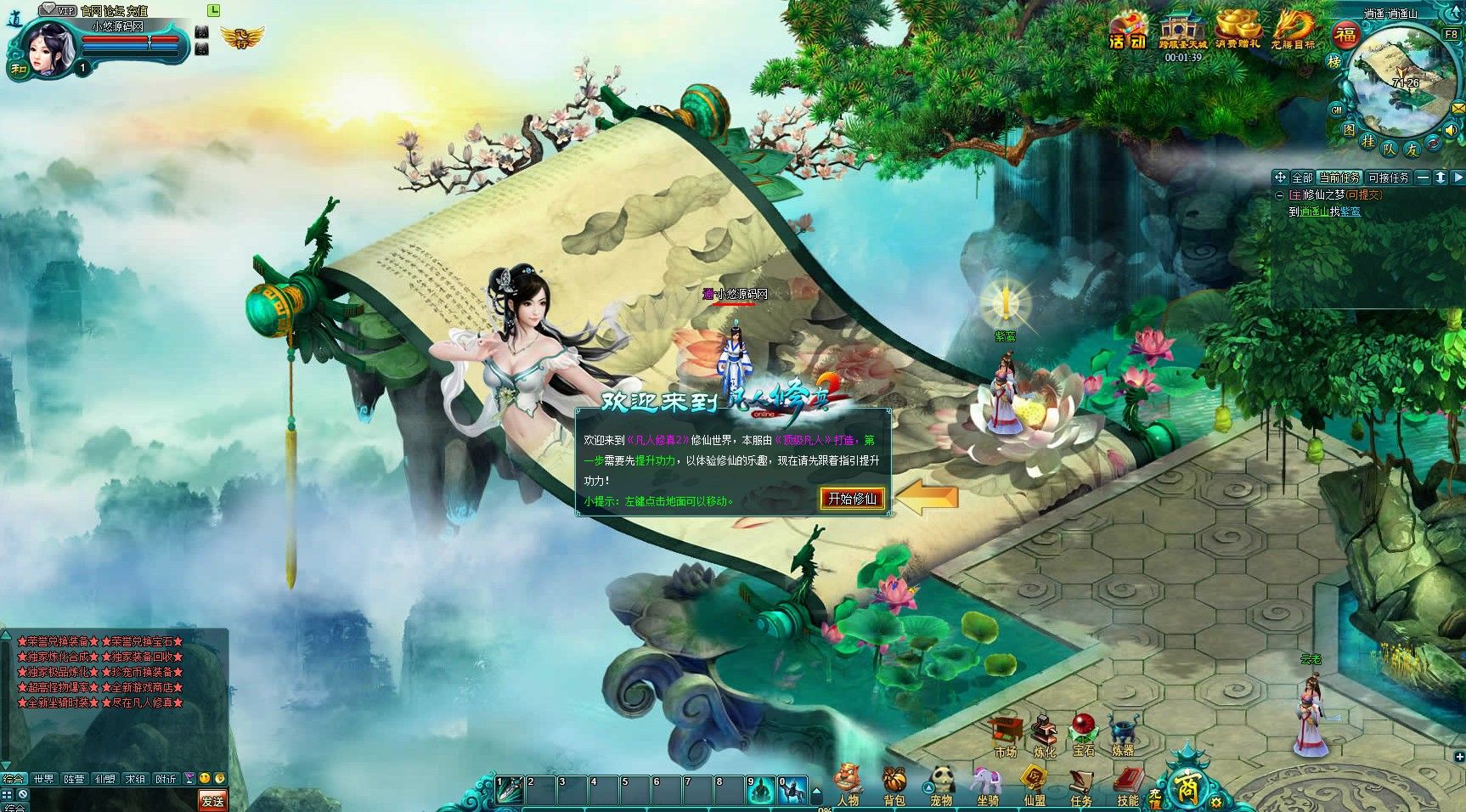Open the 宝石 red gem icon

[x=1083, y=735]
